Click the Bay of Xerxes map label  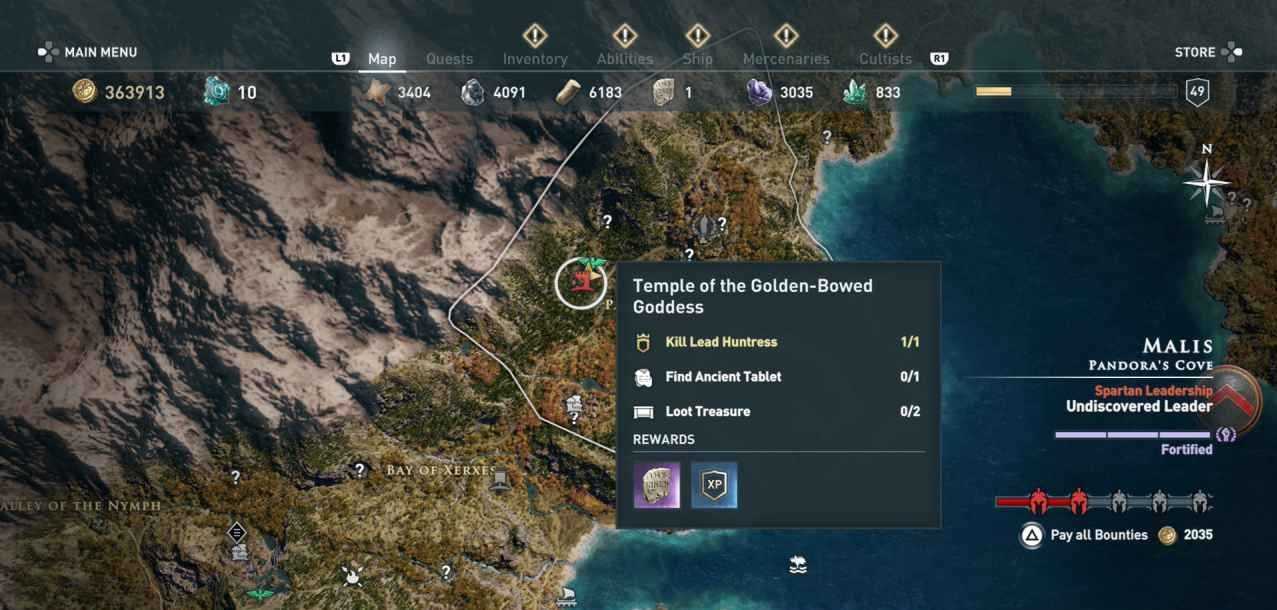click(x=441, y=470)
